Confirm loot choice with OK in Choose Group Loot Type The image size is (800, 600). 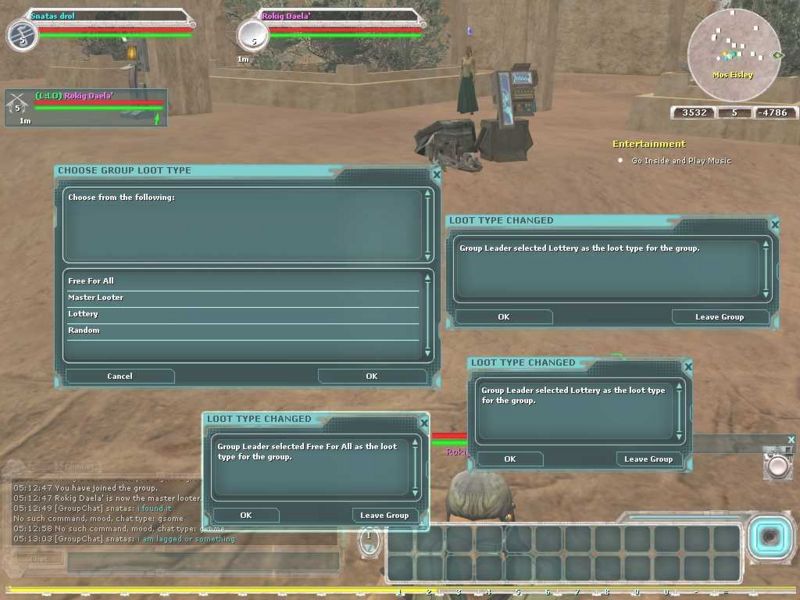[x=371, y=376]
